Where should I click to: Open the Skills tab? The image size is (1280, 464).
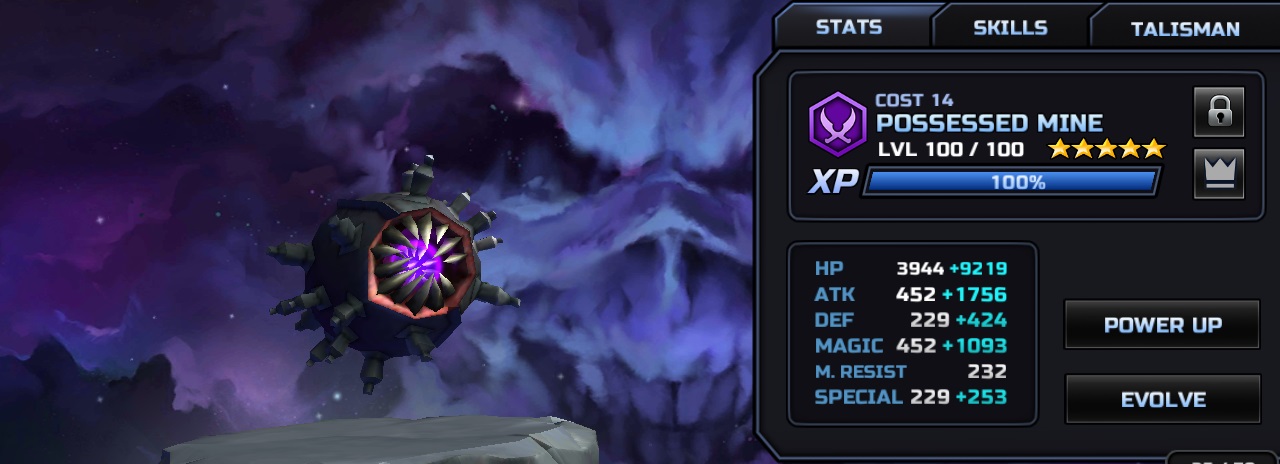coord(1010,27)
